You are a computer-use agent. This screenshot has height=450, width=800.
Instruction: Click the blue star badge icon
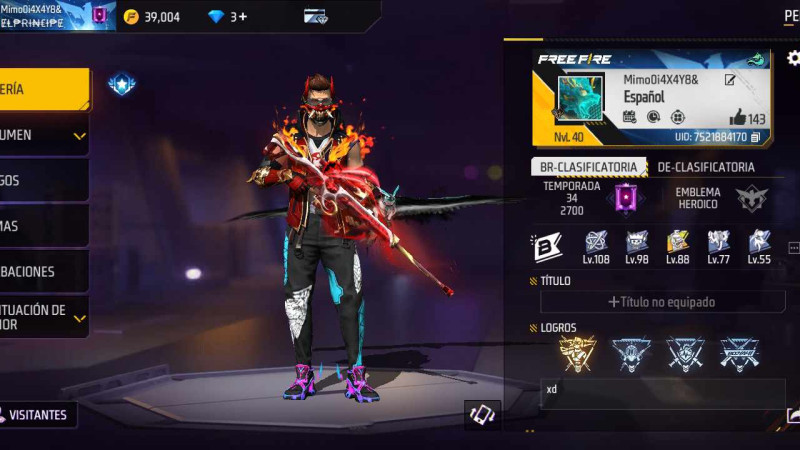click(x=122, y=85)
